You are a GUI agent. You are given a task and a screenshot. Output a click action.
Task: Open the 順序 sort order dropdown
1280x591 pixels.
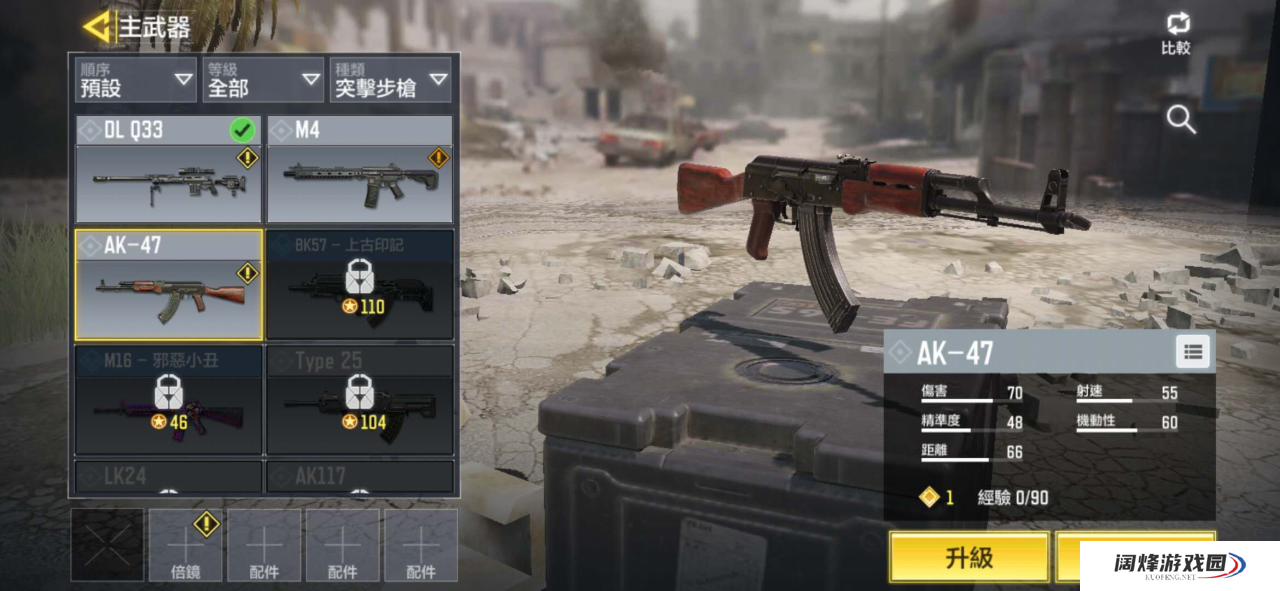136,80
